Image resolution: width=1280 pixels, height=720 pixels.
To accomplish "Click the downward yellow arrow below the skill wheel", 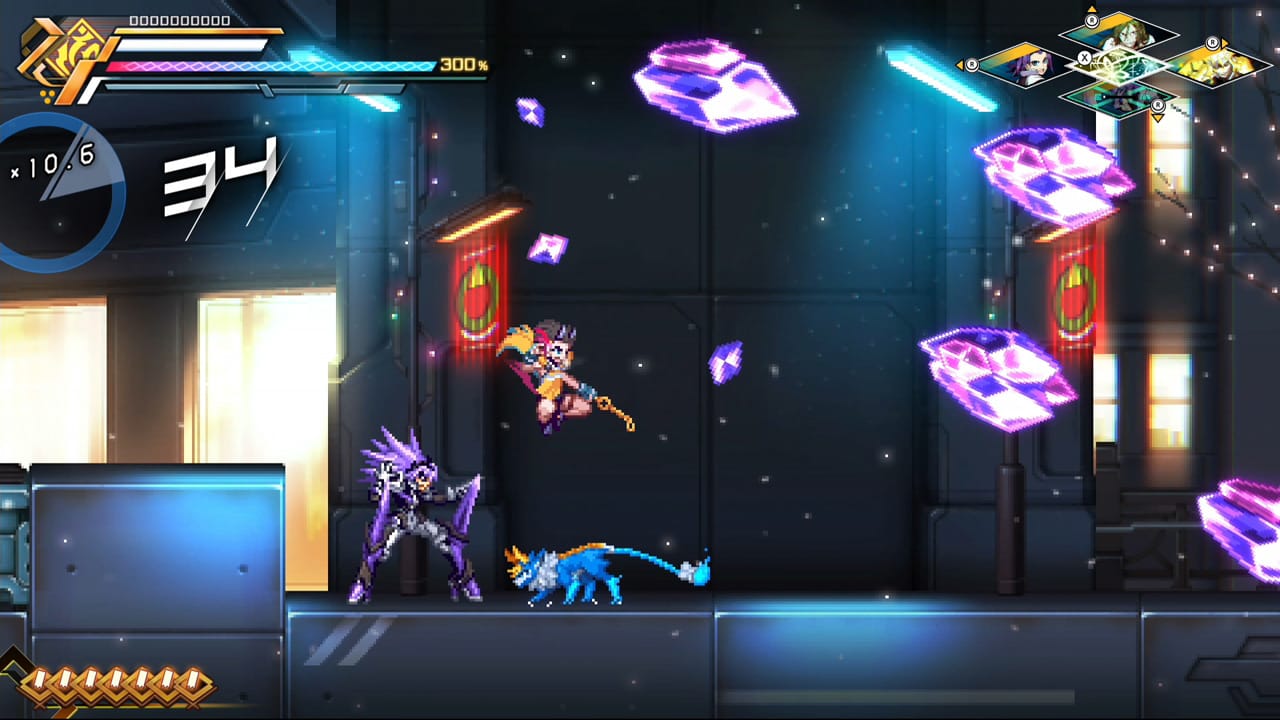I will 1158,118.
